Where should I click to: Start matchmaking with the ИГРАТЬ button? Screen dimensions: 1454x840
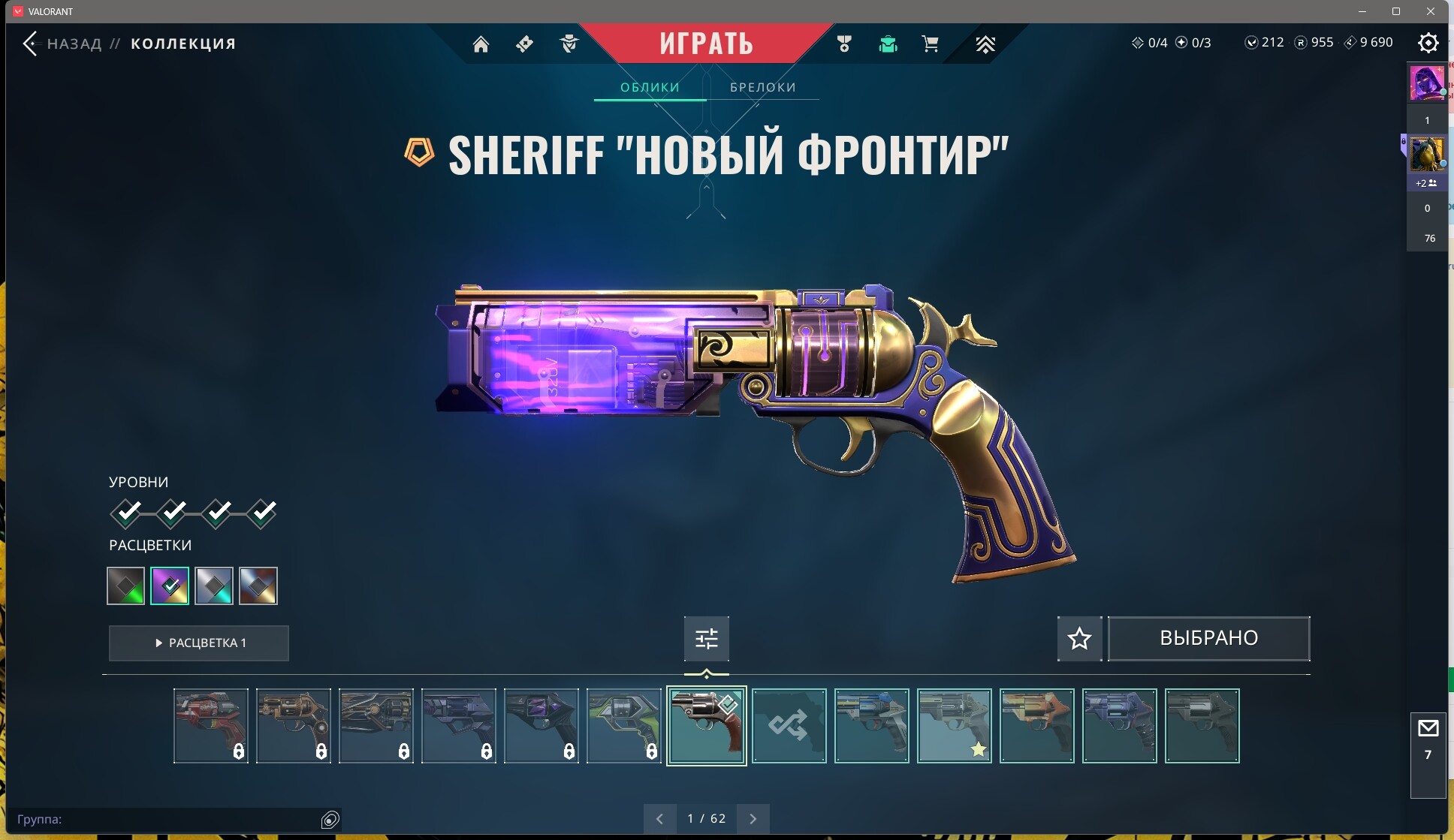(706, 44)
